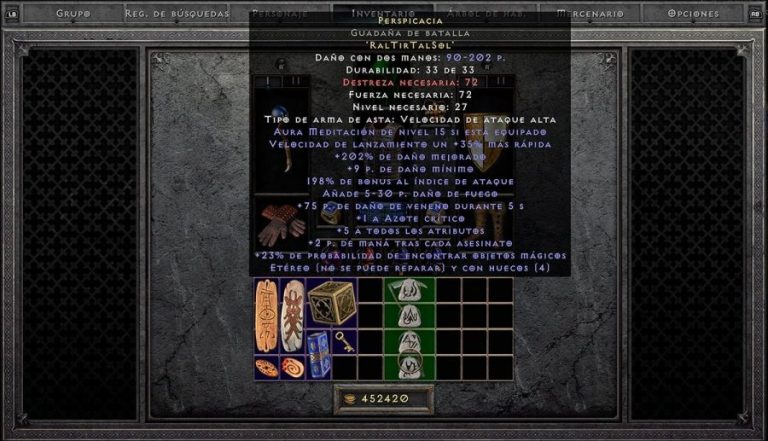This screenshot has width=768, height=441.
Task: Select the golden key item
Action: (344, 342)
